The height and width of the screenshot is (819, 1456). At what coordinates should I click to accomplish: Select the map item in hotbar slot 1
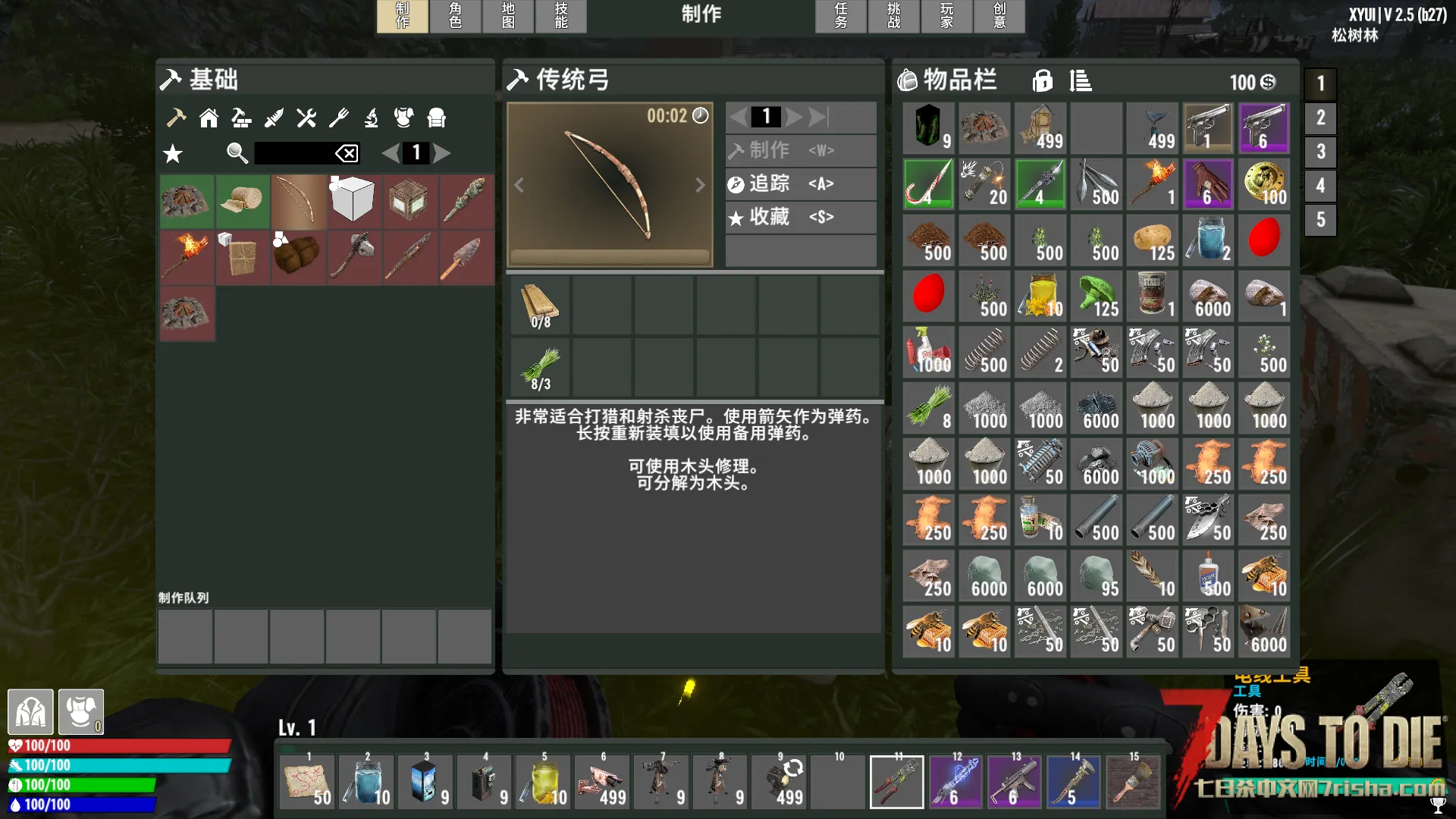point(307,783)
